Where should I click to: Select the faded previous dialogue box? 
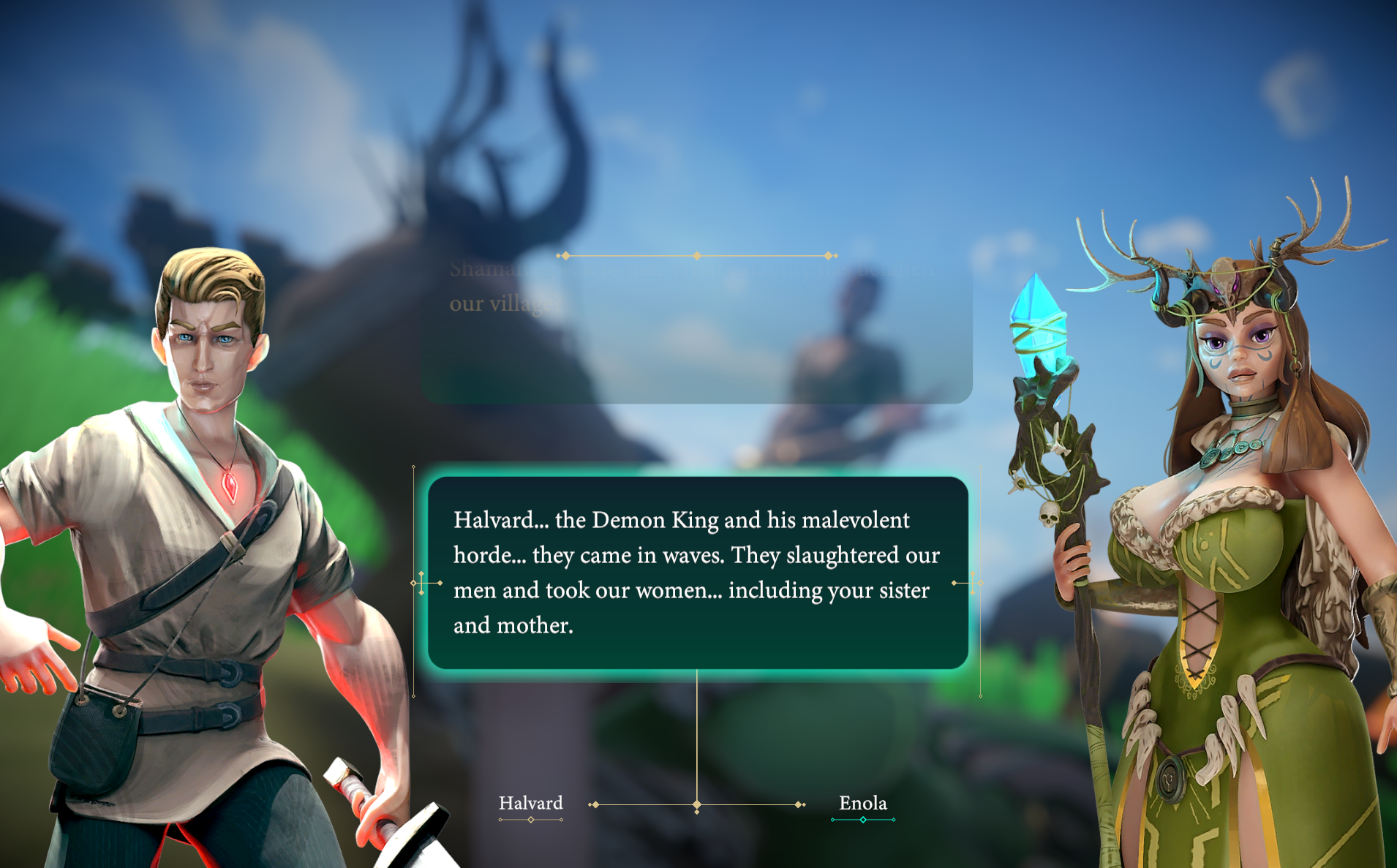tap(696, 330)
